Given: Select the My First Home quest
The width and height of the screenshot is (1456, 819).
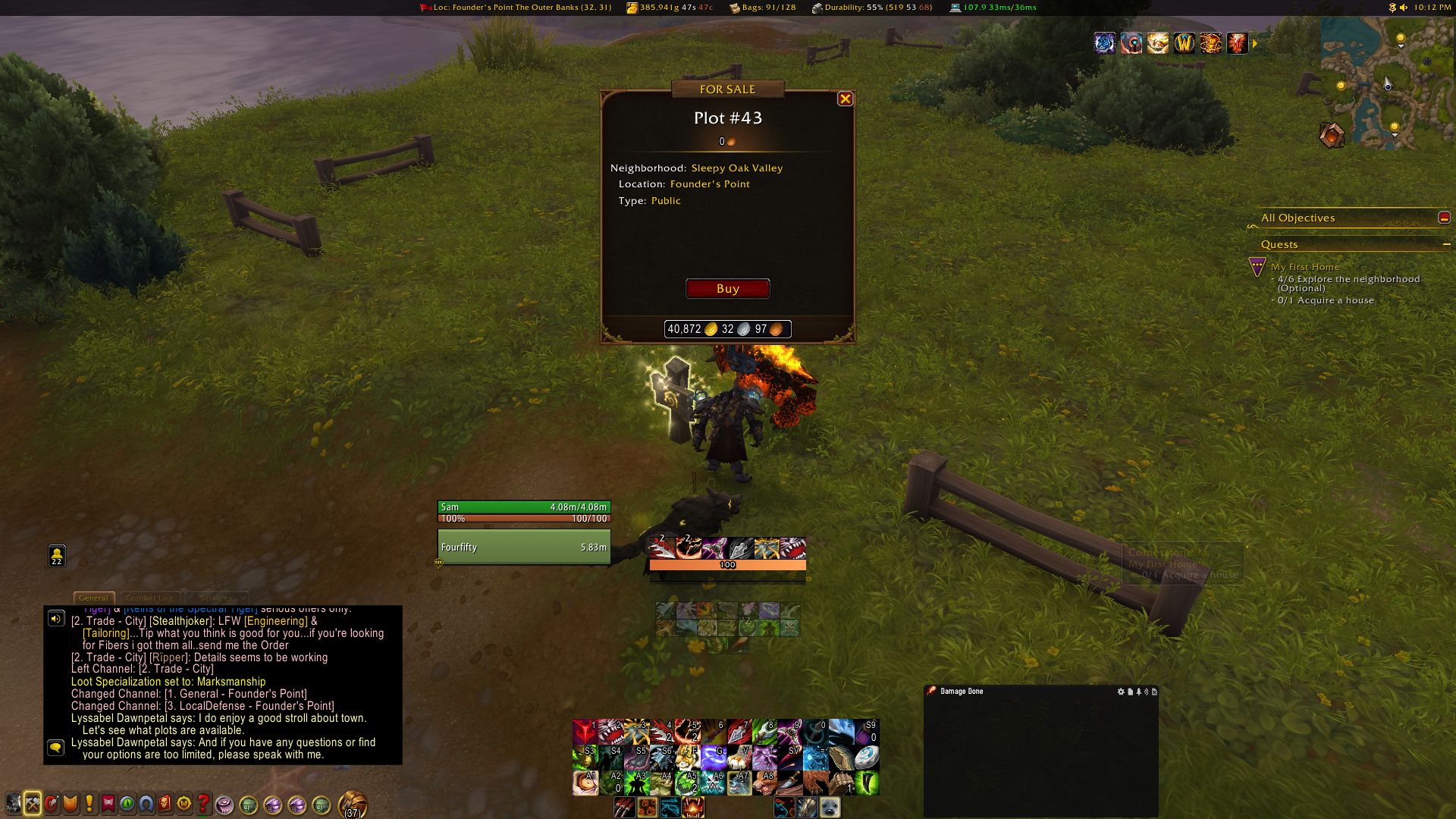Looking at the screenshot, I should tap(1304, 267).
